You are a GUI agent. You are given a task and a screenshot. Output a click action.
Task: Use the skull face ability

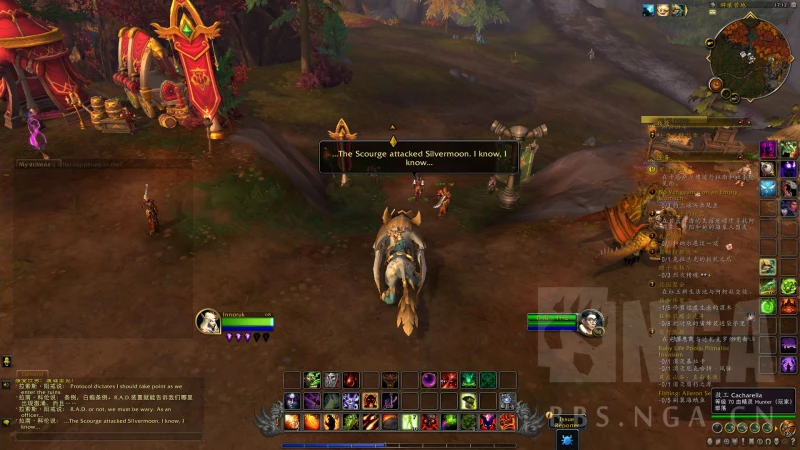coord(331,380)
